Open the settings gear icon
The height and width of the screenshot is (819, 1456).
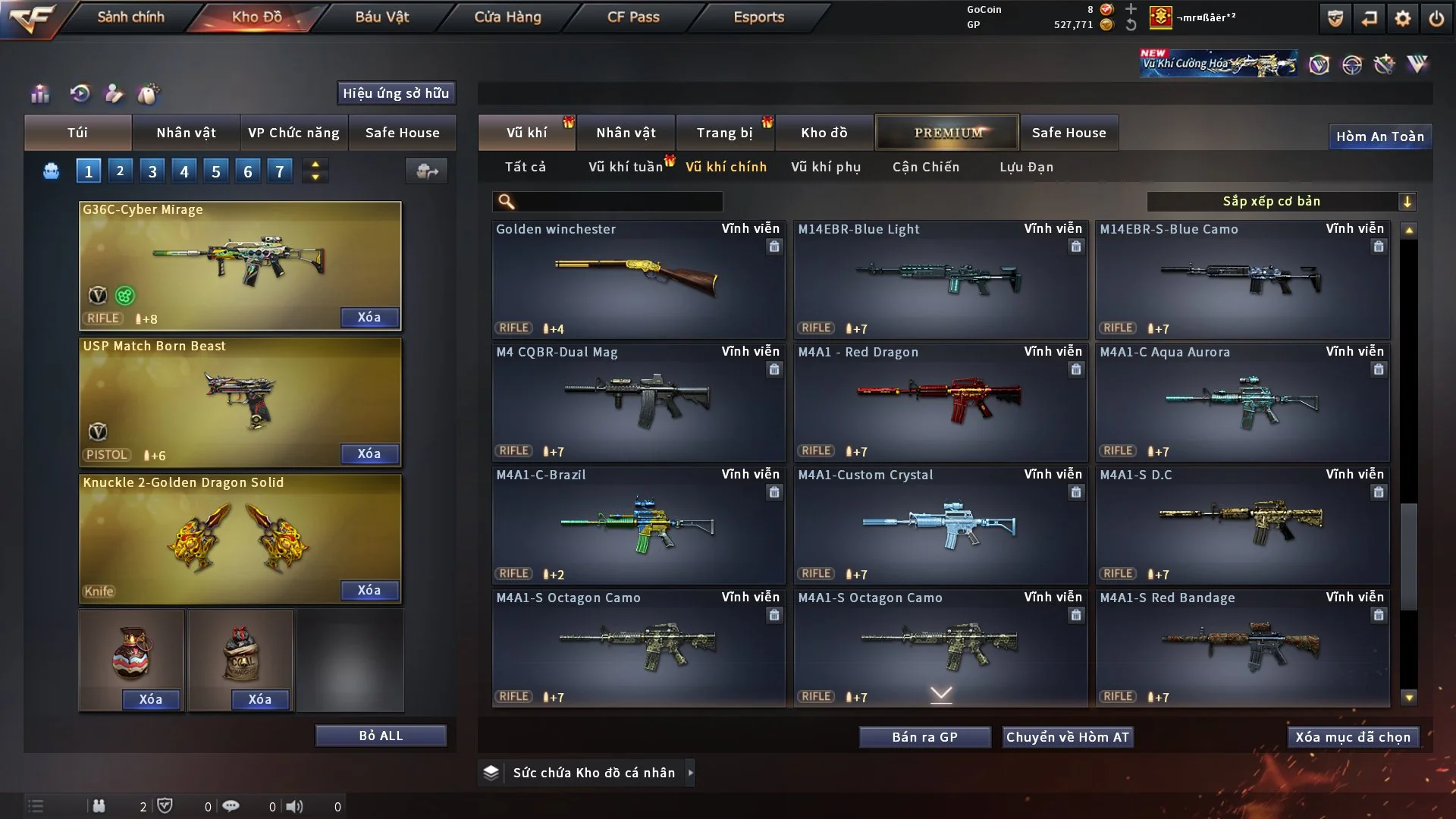[1403, 18]
